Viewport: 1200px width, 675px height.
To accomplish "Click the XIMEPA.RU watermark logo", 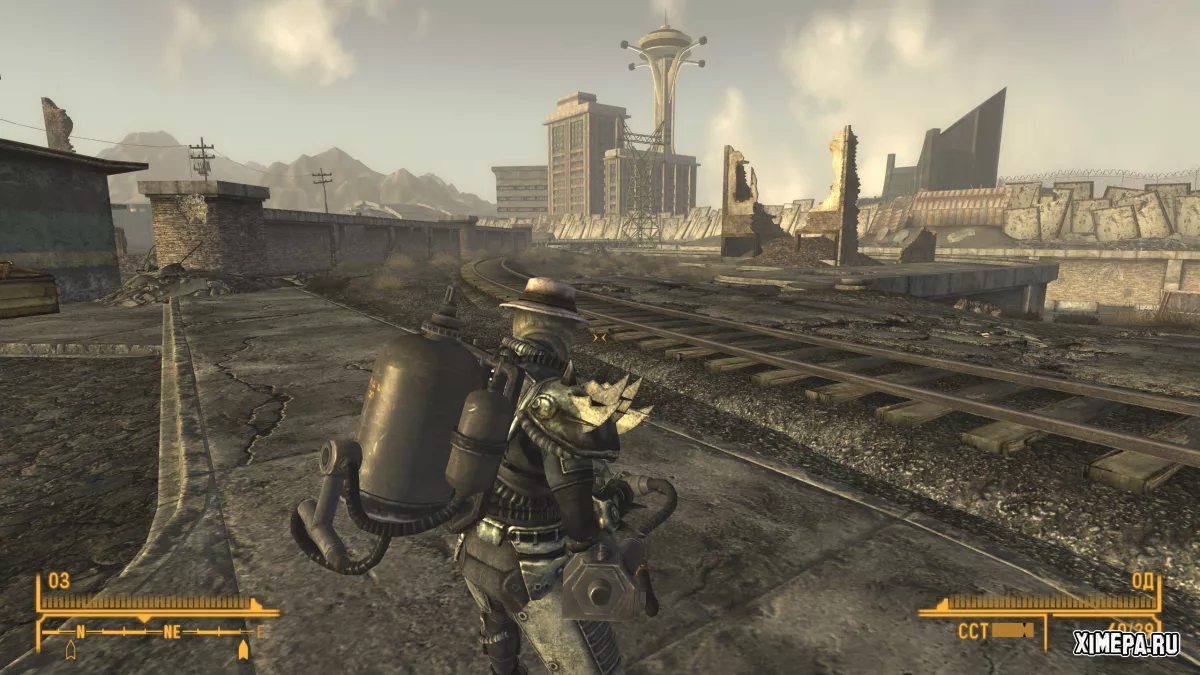I will 1126,644.
